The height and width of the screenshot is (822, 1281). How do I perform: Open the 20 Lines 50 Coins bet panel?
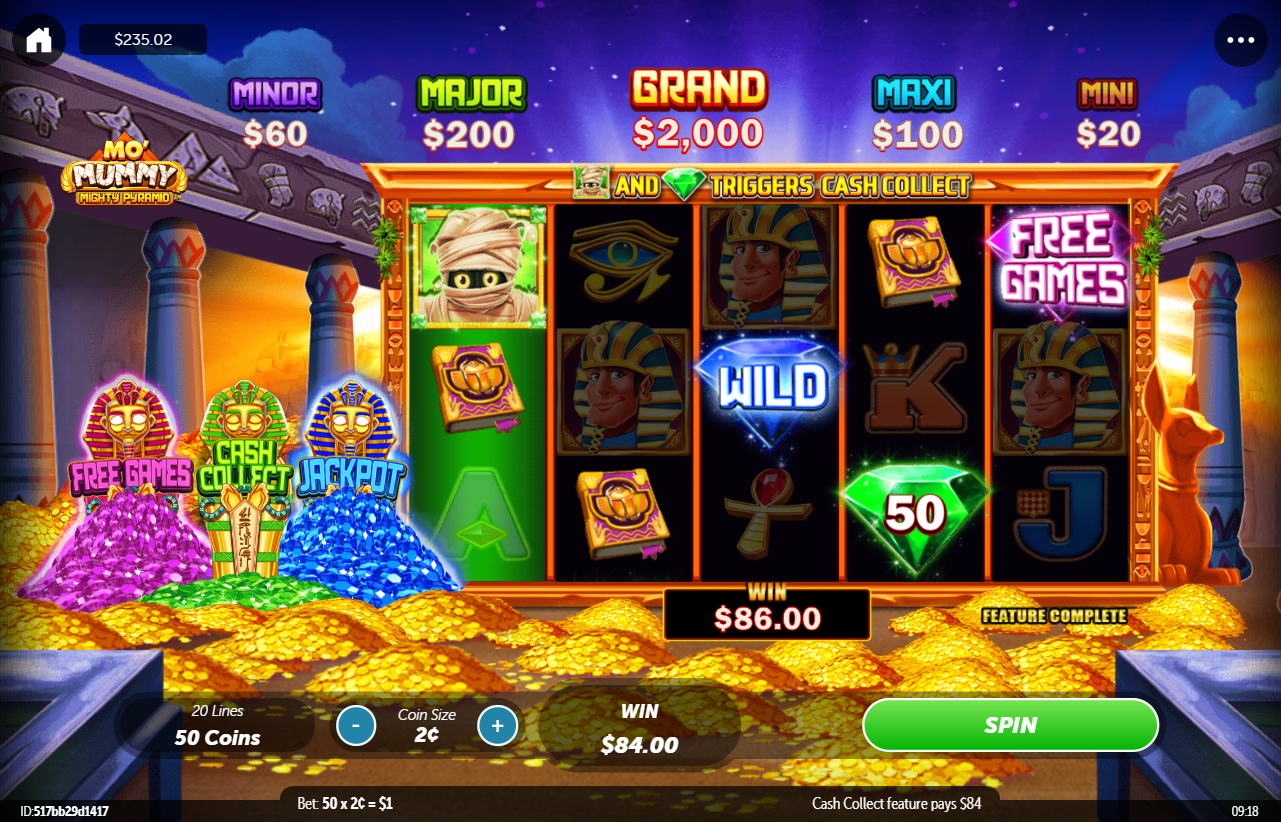tap(217, 726)
